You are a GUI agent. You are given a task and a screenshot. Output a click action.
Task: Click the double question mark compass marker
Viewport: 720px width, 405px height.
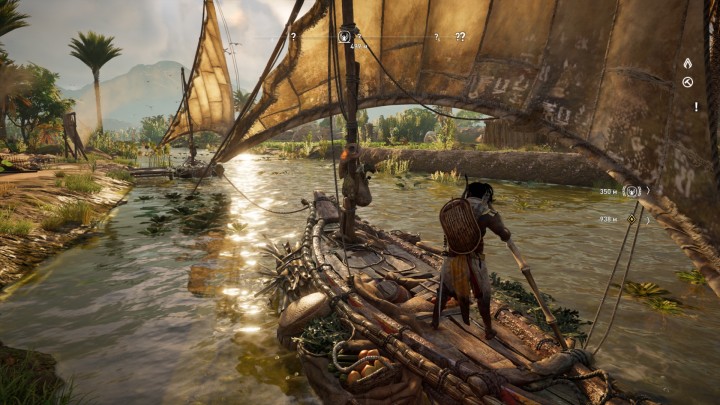pyautogui.click(x=460, y=37)
